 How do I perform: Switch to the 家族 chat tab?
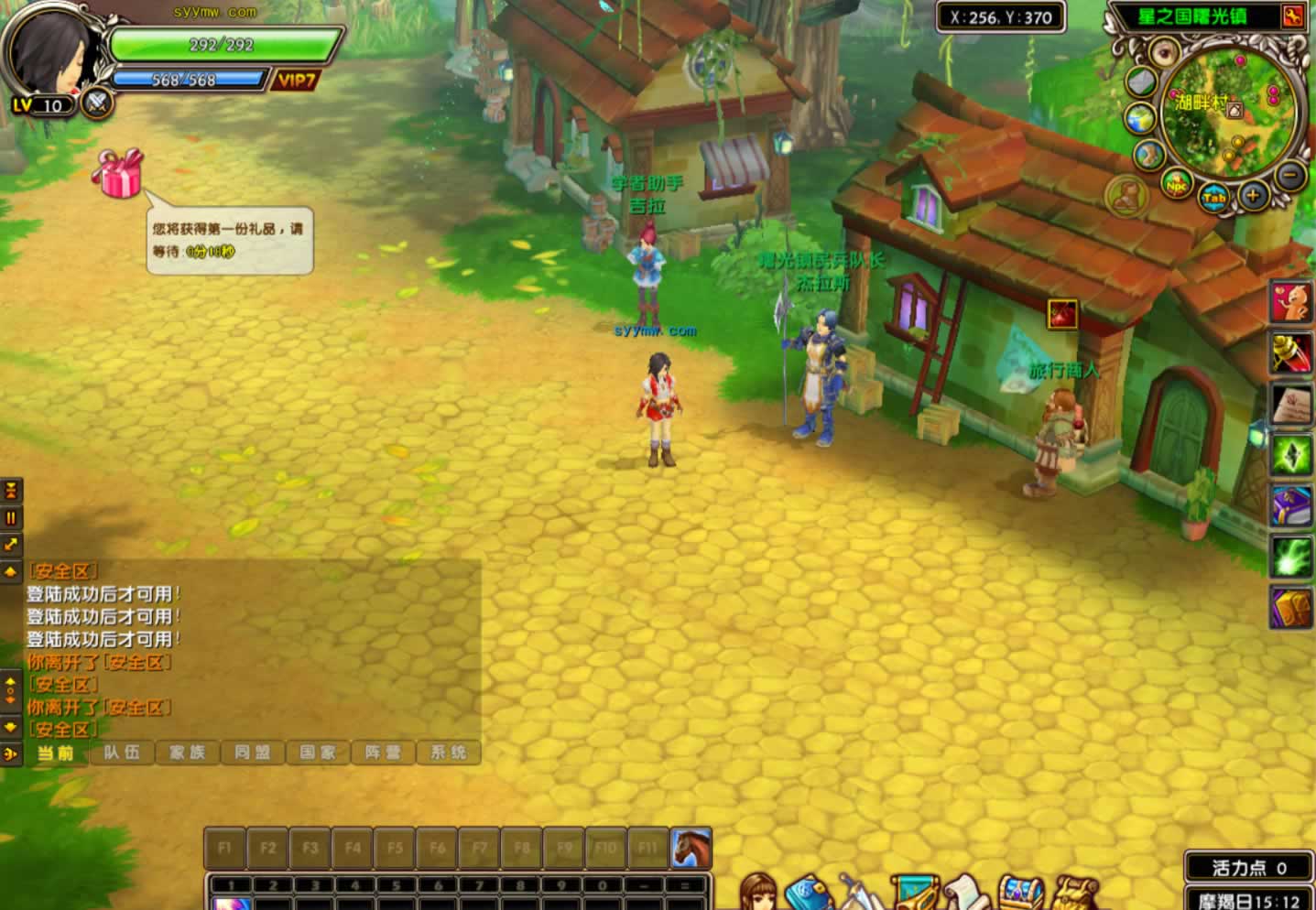coord(187,753)
